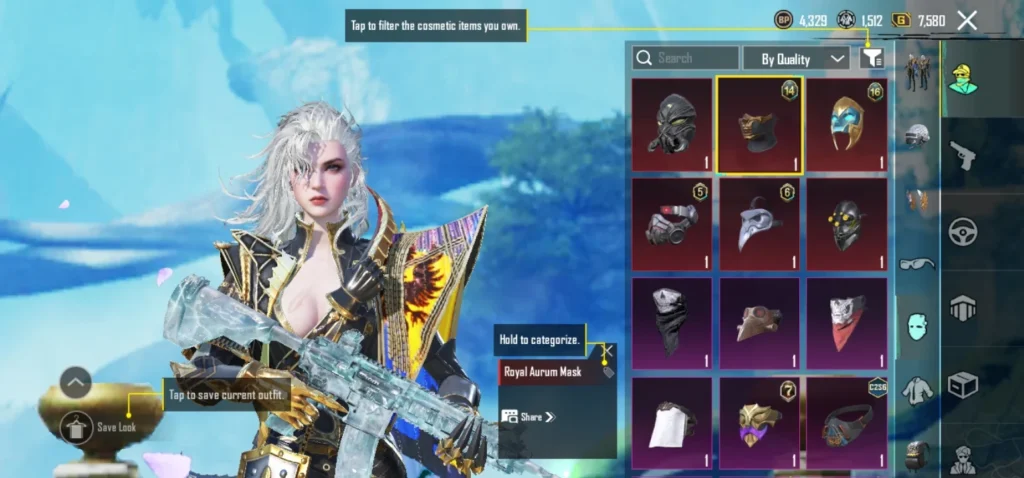Tap the Save Look hanger button

point(76,428)
